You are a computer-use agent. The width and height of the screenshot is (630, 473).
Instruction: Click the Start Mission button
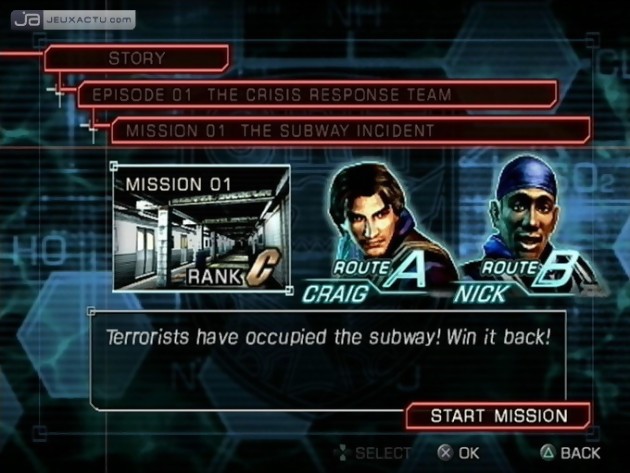point(498,416)
